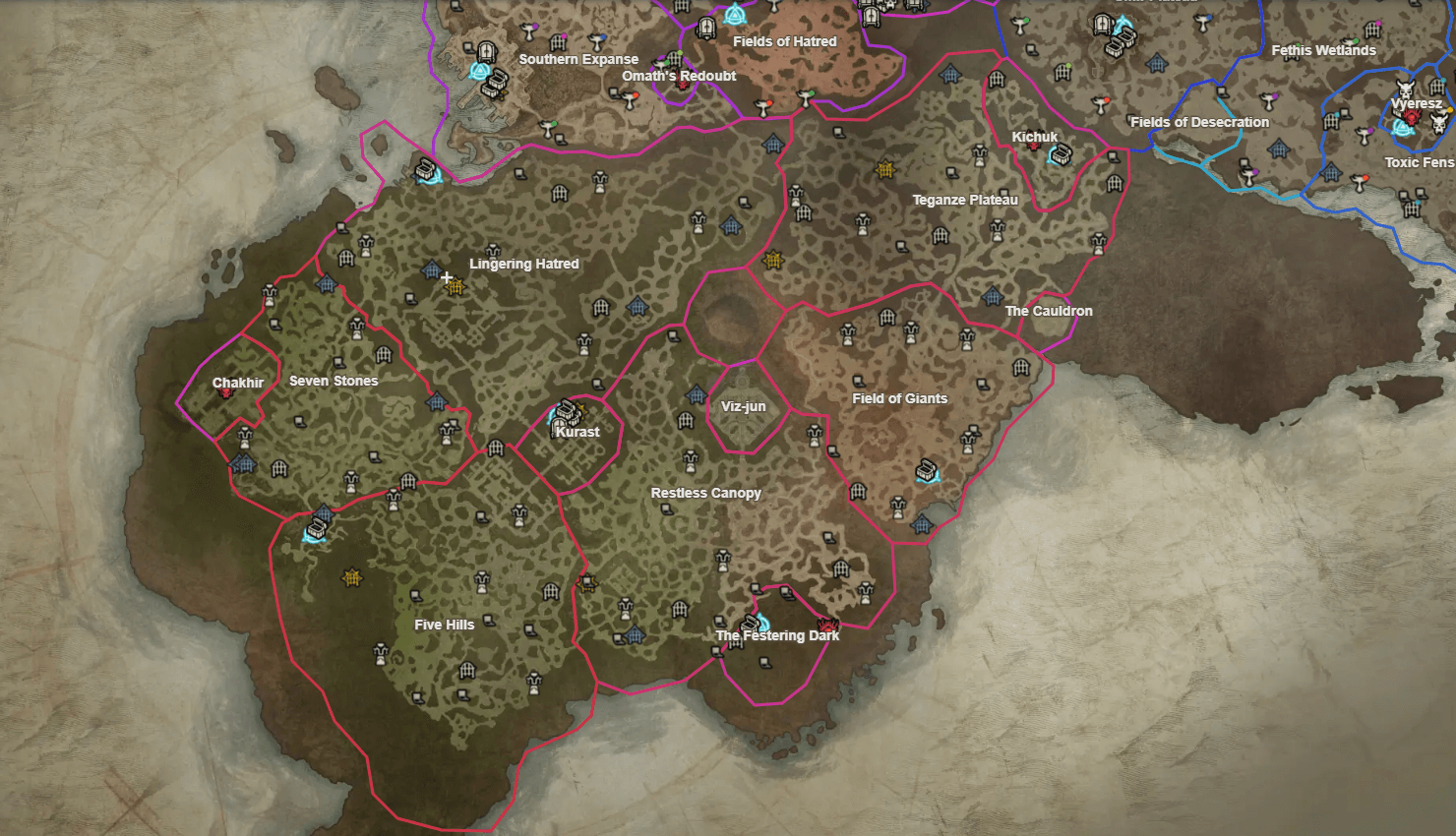Select the chest icon near Field of Giants
The width and height of the screenshot is (1456, 836).
[925, 472]
